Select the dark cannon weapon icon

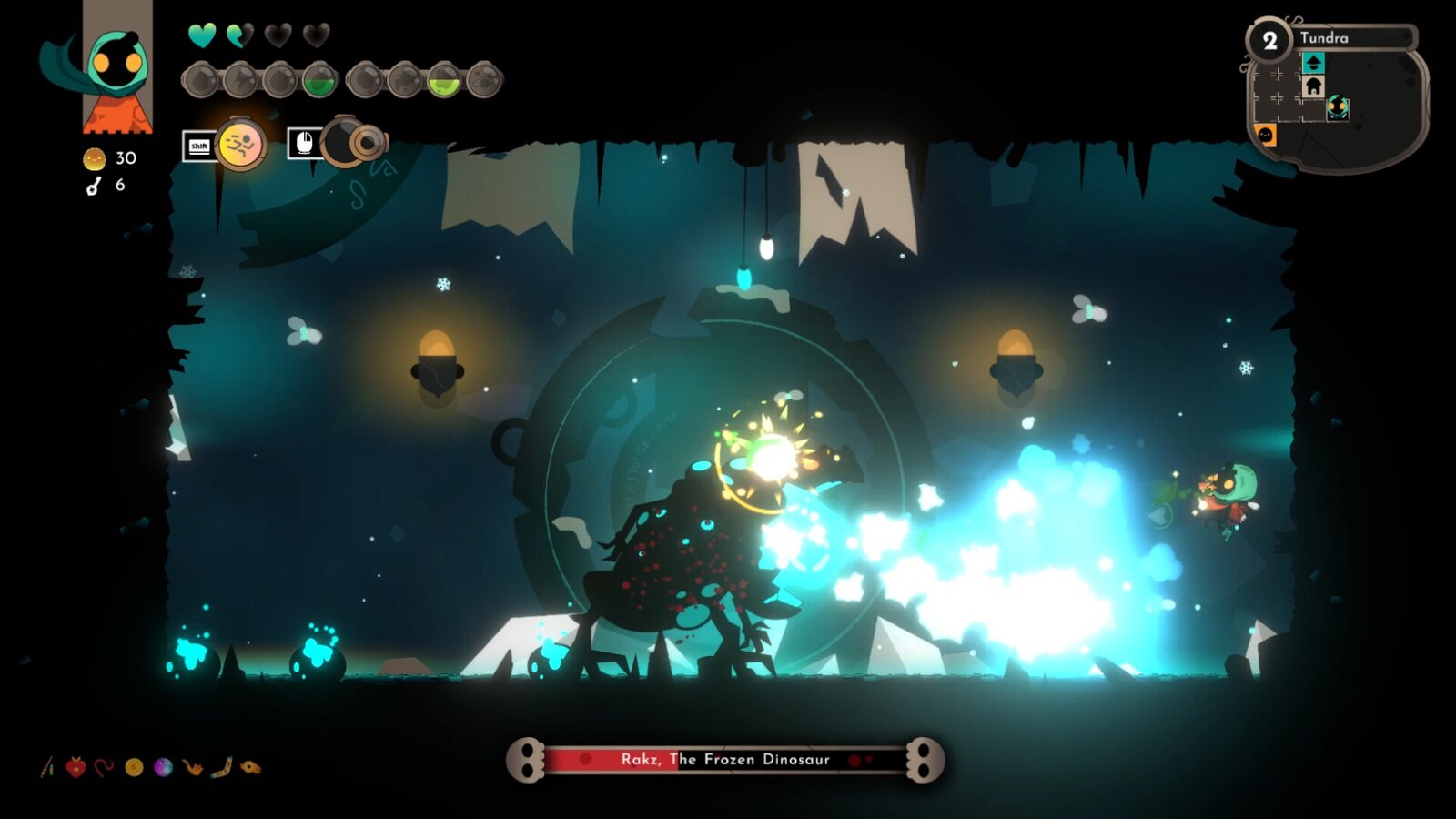coord(349,143)
